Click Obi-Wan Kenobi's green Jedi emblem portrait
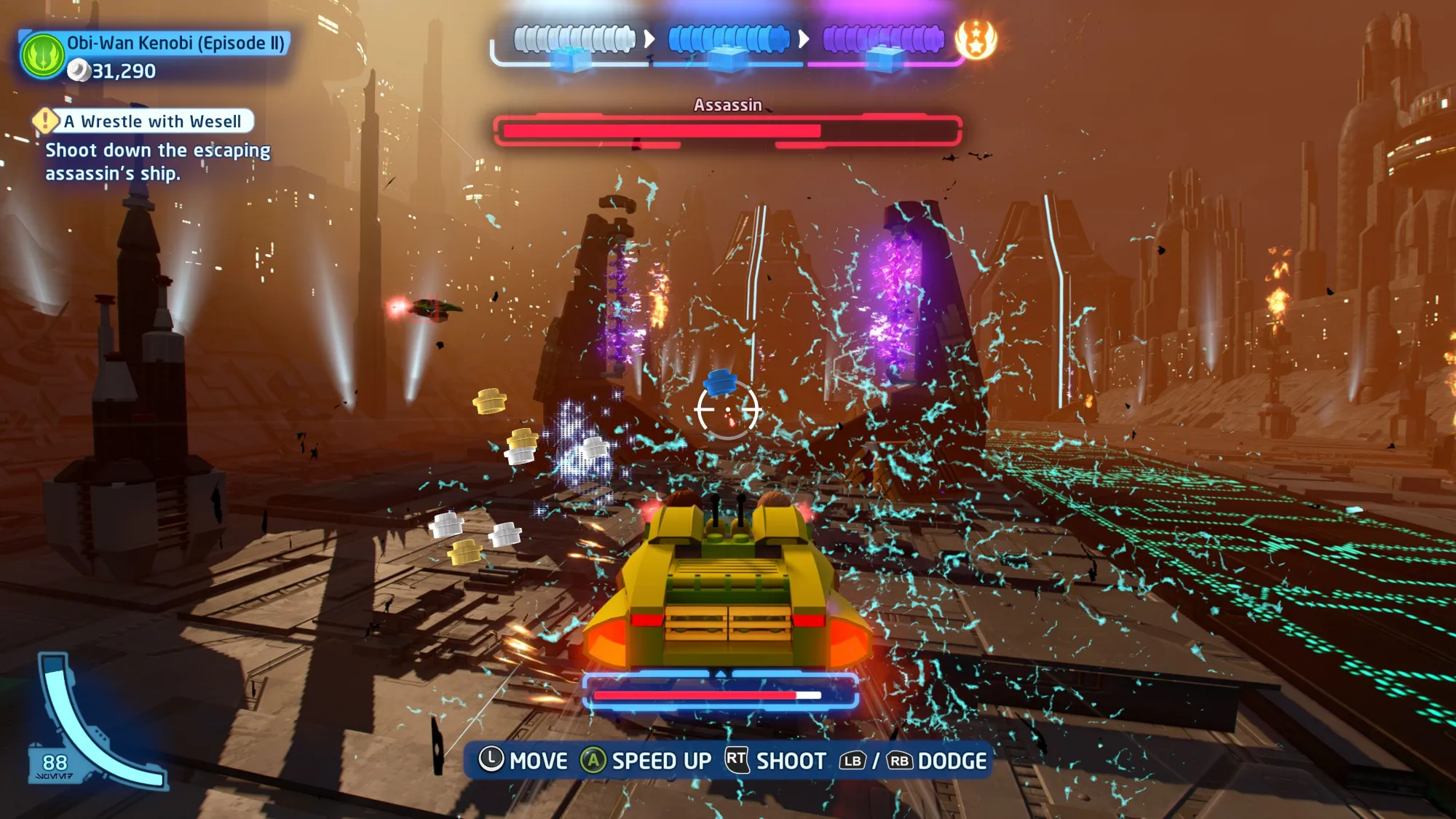 [42, 55]
